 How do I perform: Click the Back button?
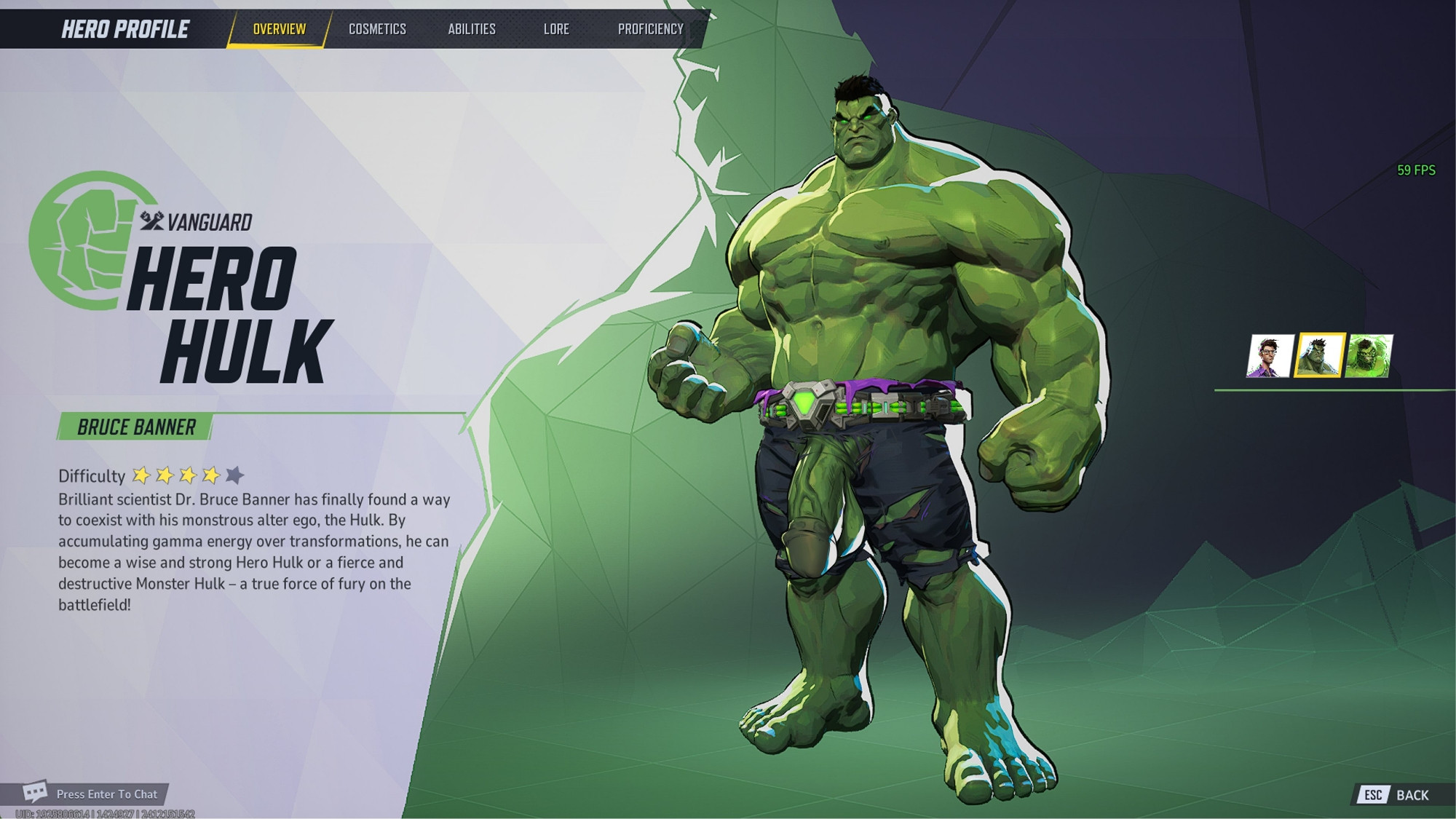coord(1398,795)
